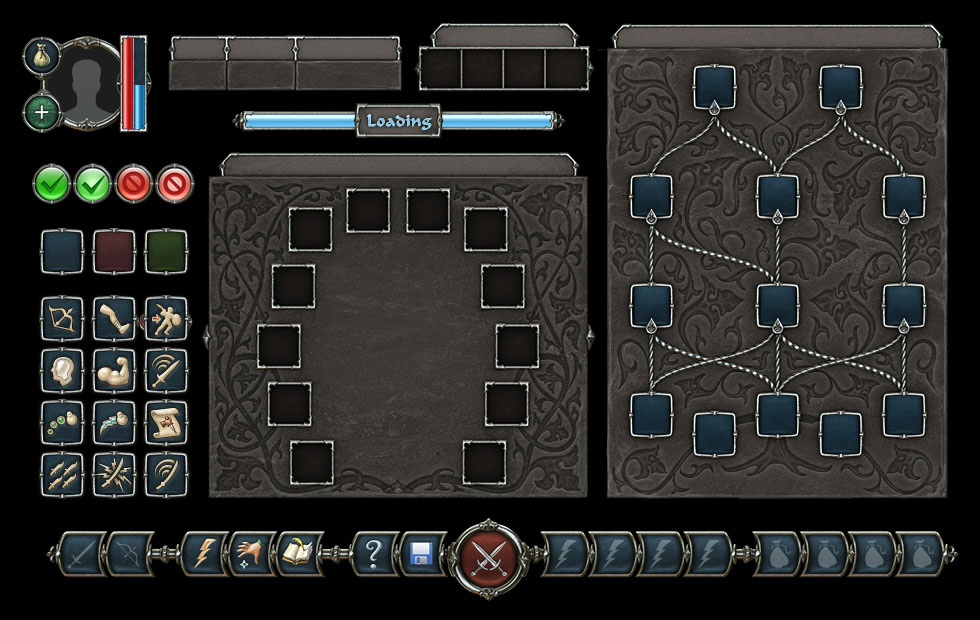Select the flexed arm strength skill
This screenshot has width=980, height=620.
(x=113, y=369)
